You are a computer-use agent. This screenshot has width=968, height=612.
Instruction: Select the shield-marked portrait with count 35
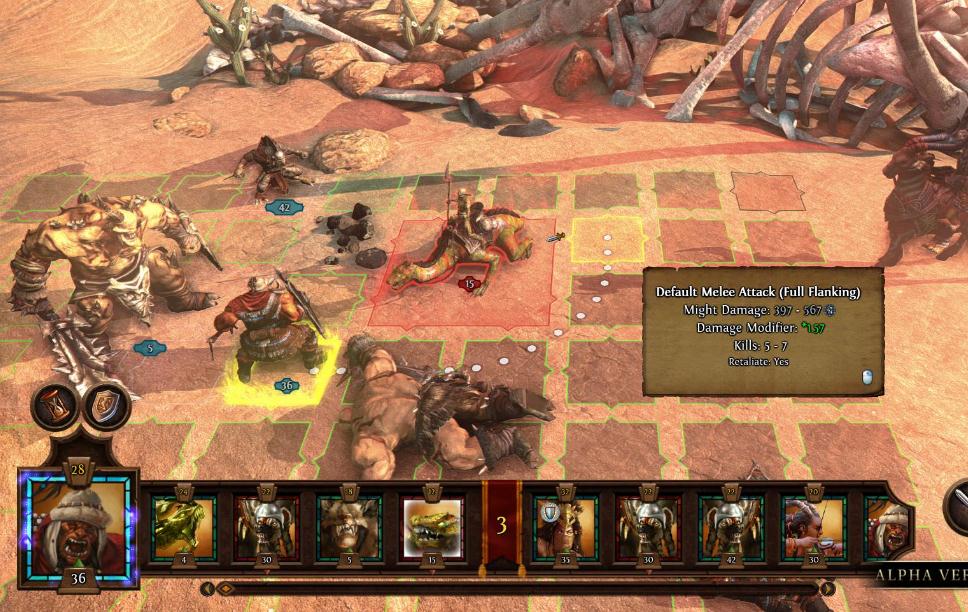(x=566, y=526)
